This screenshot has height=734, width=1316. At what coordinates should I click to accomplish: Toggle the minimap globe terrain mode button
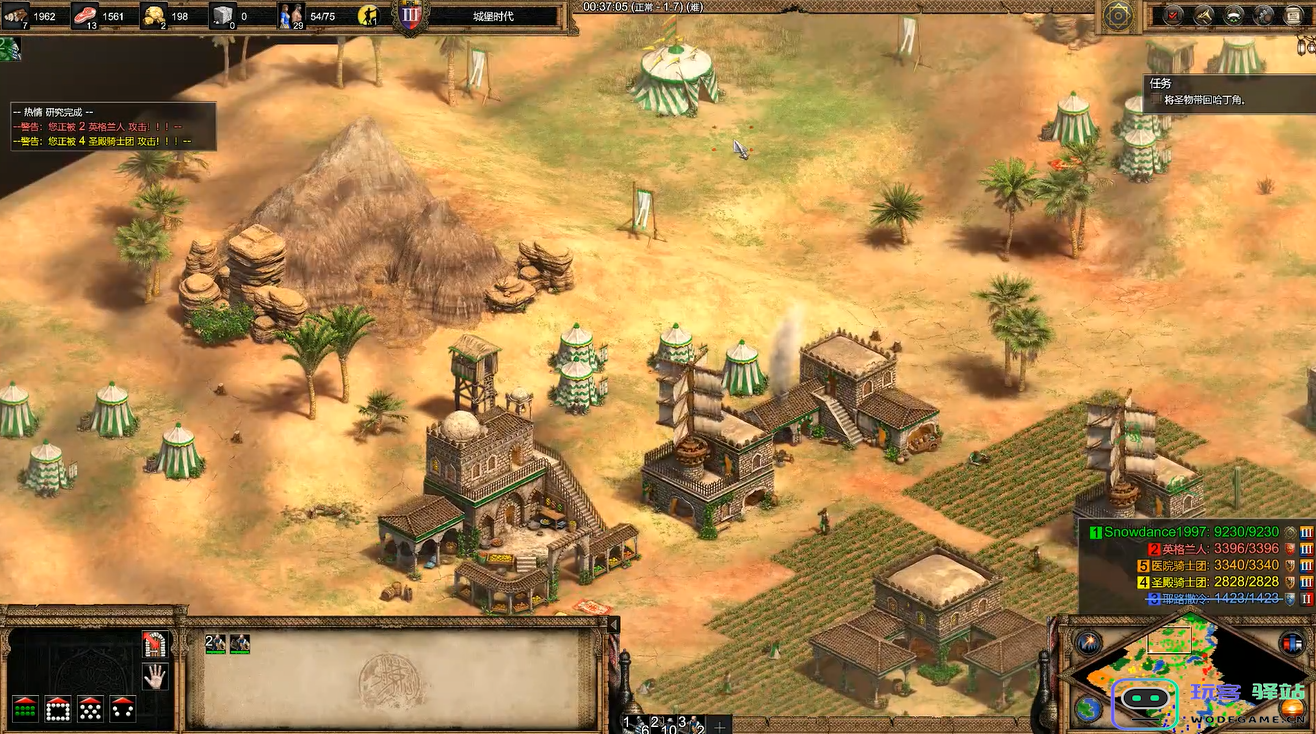coord(1087,708)
